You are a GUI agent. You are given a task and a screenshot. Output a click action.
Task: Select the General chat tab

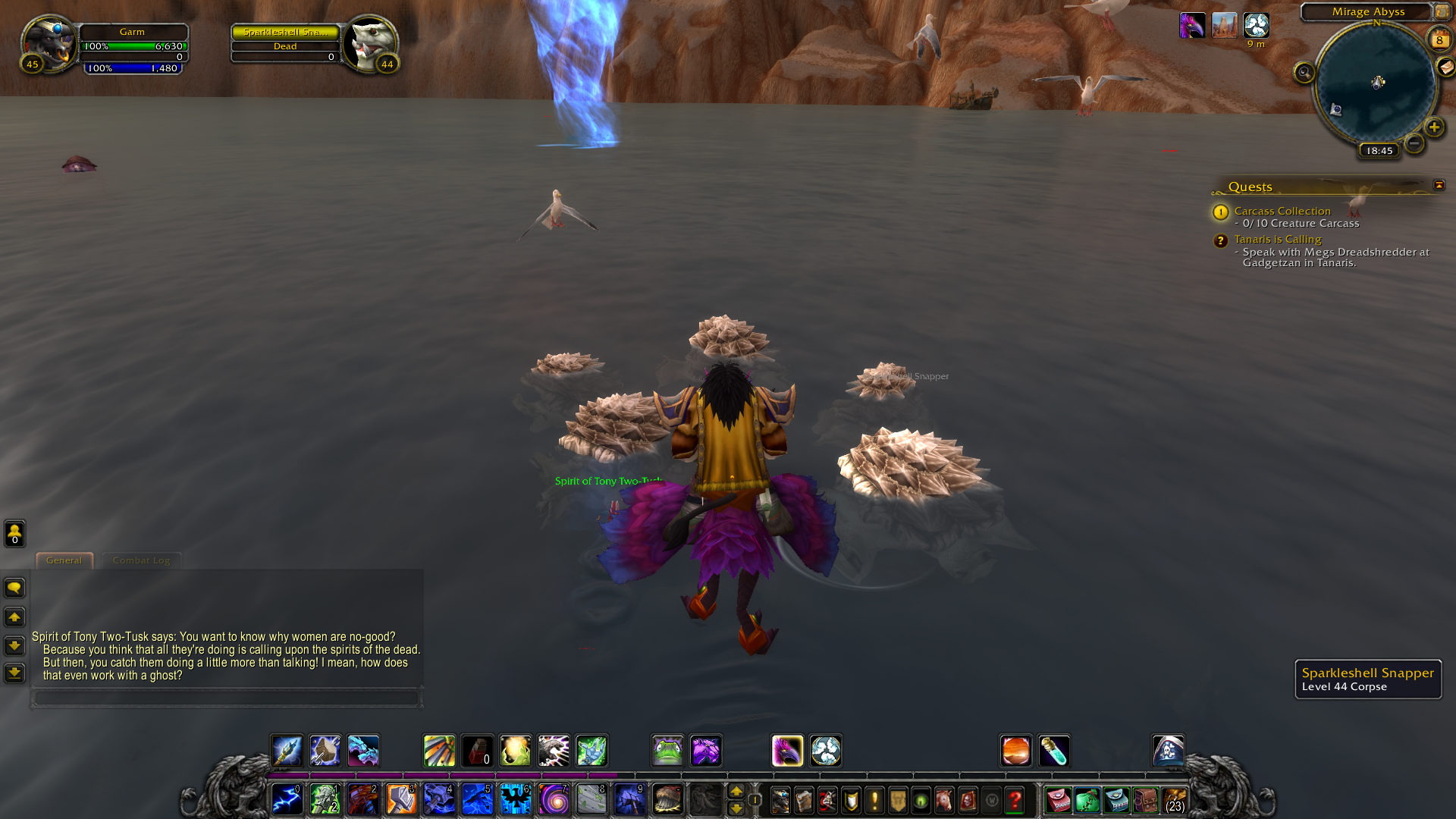point(64,560)
